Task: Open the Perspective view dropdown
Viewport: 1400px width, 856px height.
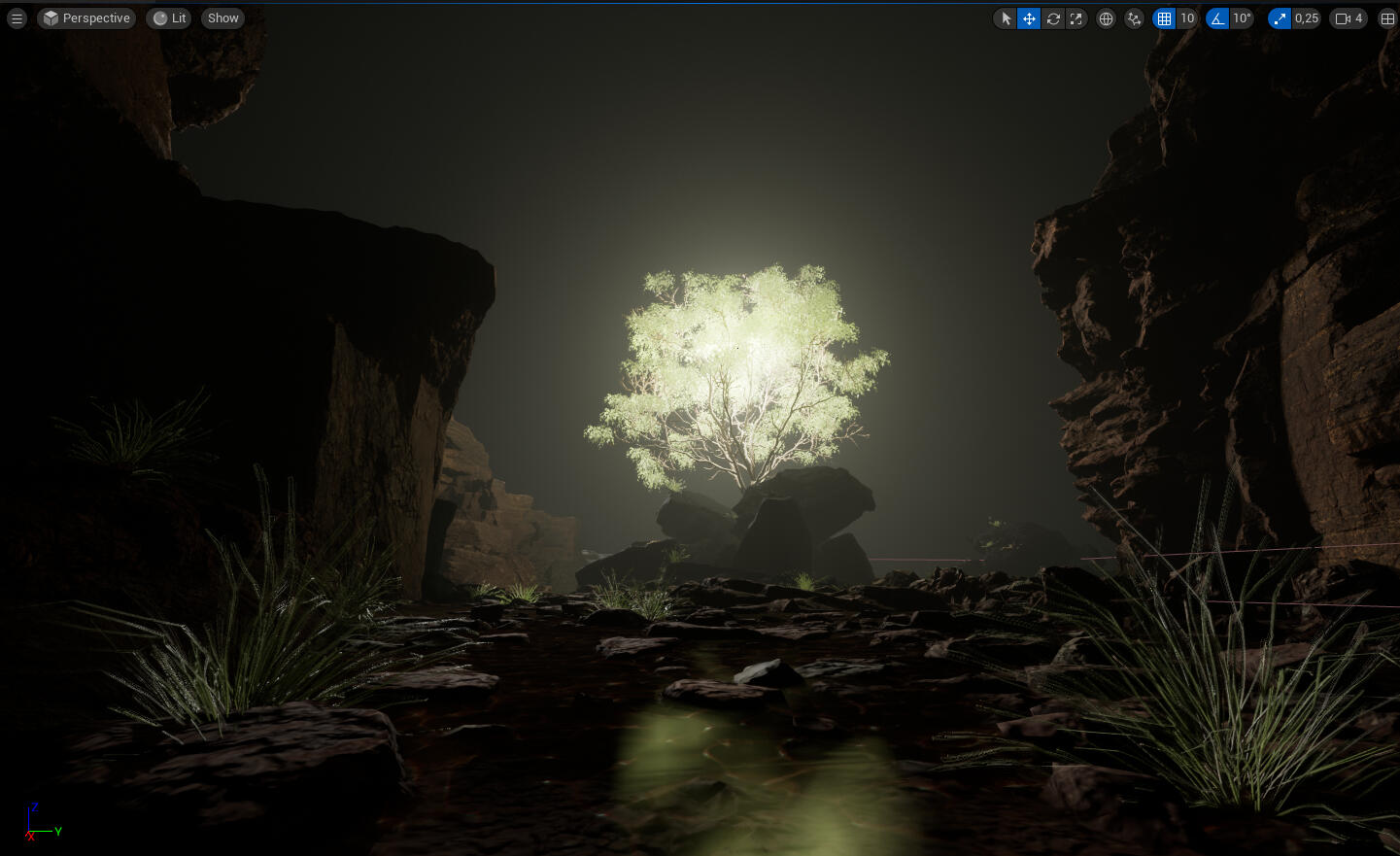Action: pos(86,17)
